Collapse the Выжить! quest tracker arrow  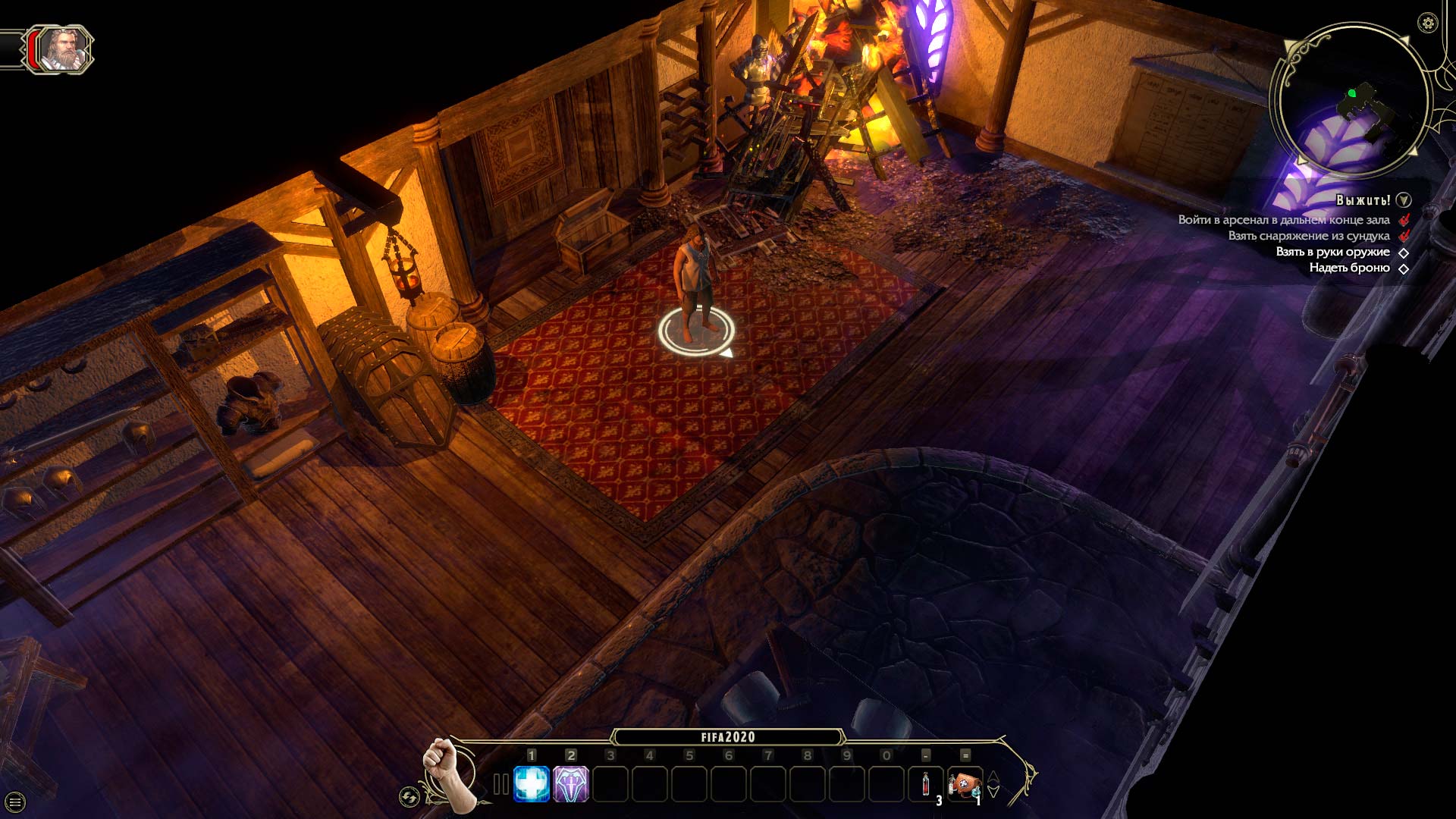pos(1404,200)
